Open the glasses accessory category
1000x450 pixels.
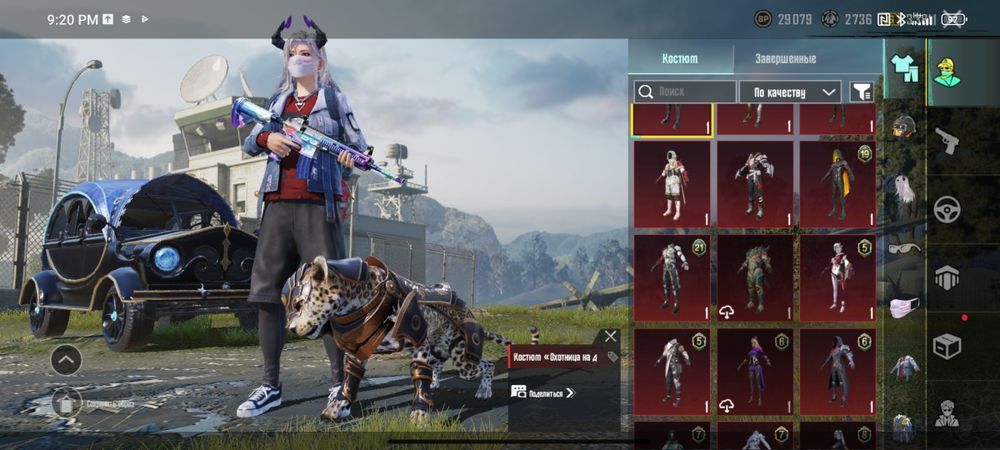coord(904,248)
